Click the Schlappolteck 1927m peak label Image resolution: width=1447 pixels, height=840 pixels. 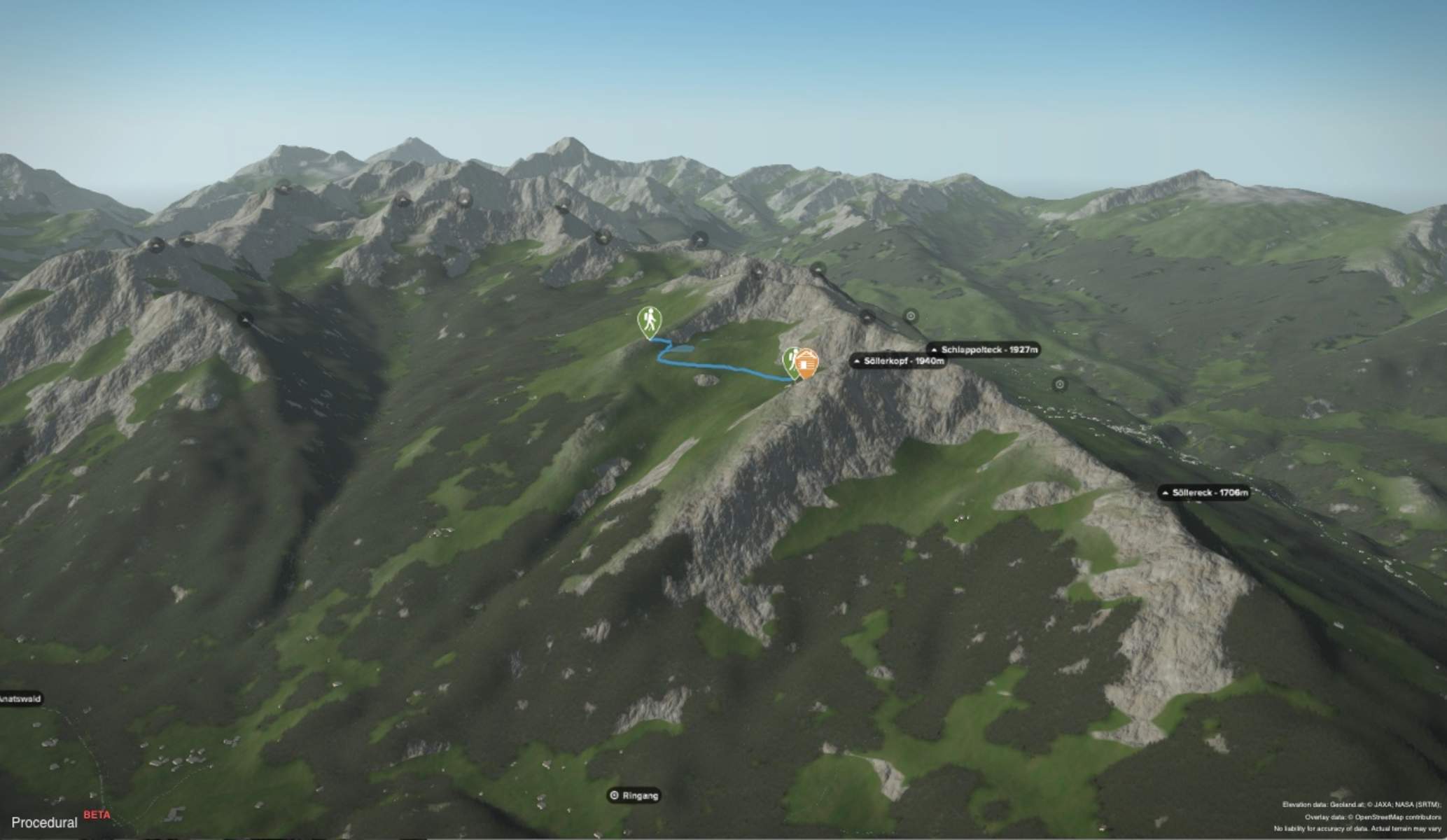984,349
